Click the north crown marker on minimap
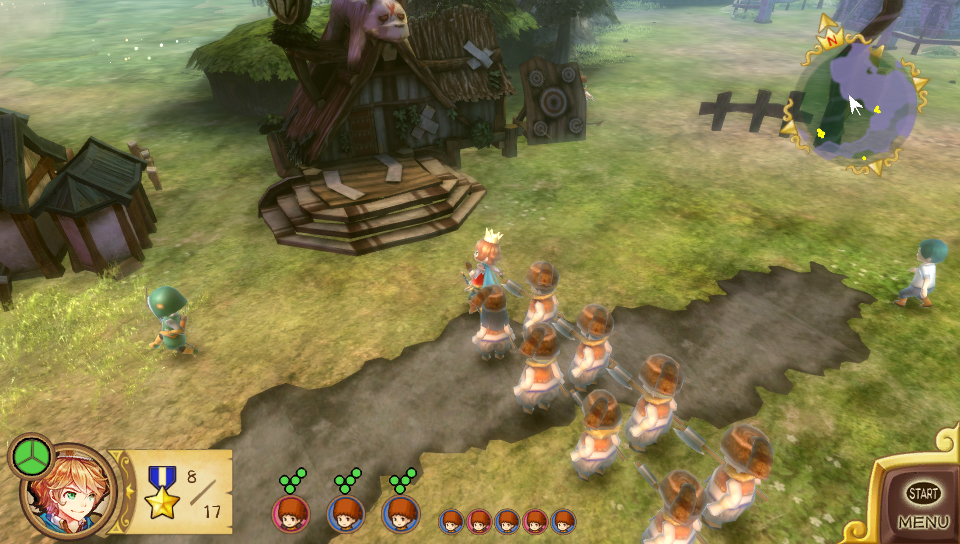The image size is (960, 544). click(829, 39)
